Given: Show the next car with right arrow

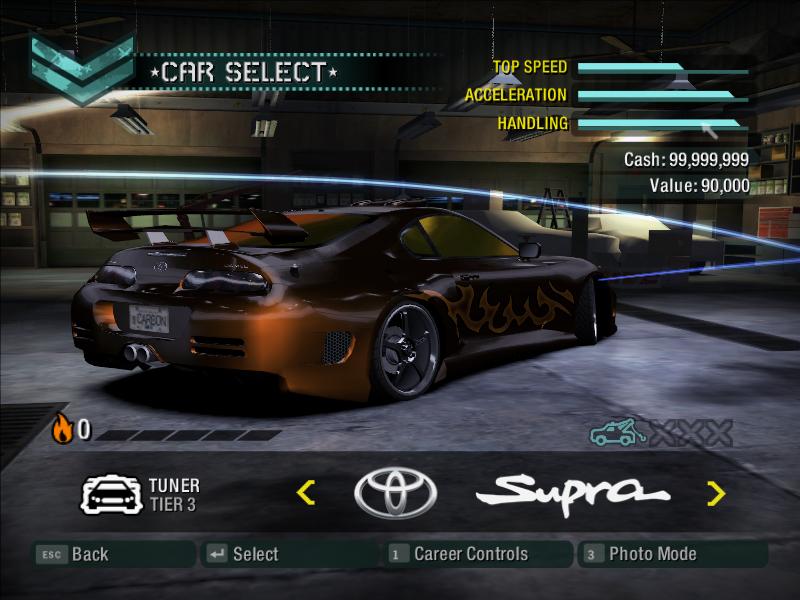Looking at the screenshot, I should [716, 492].
